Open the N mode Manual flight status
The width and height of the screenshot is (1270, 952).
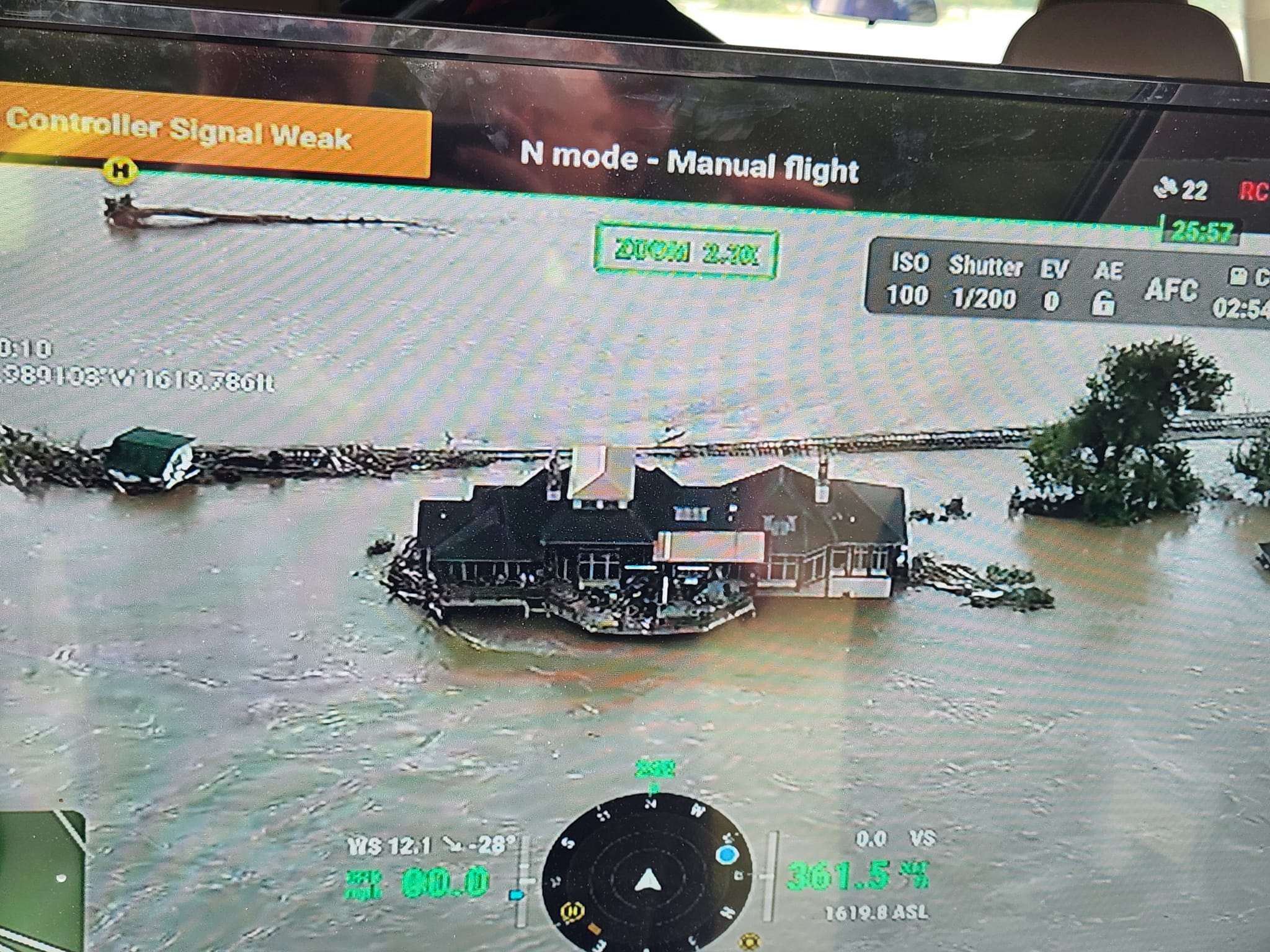tap(688, 162)
